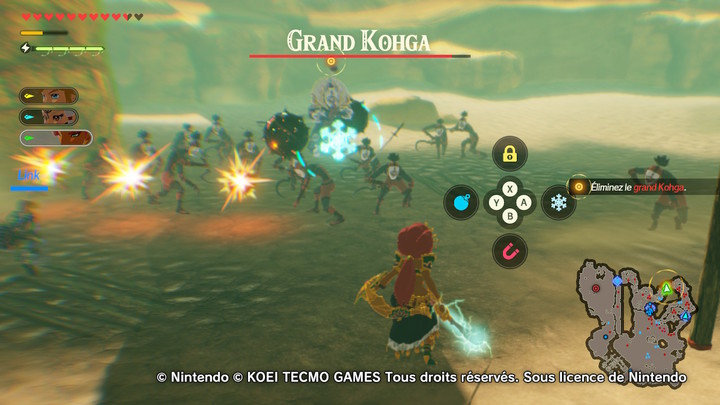
Task: Select Link's character portrait
Action: tap(49, 96)
